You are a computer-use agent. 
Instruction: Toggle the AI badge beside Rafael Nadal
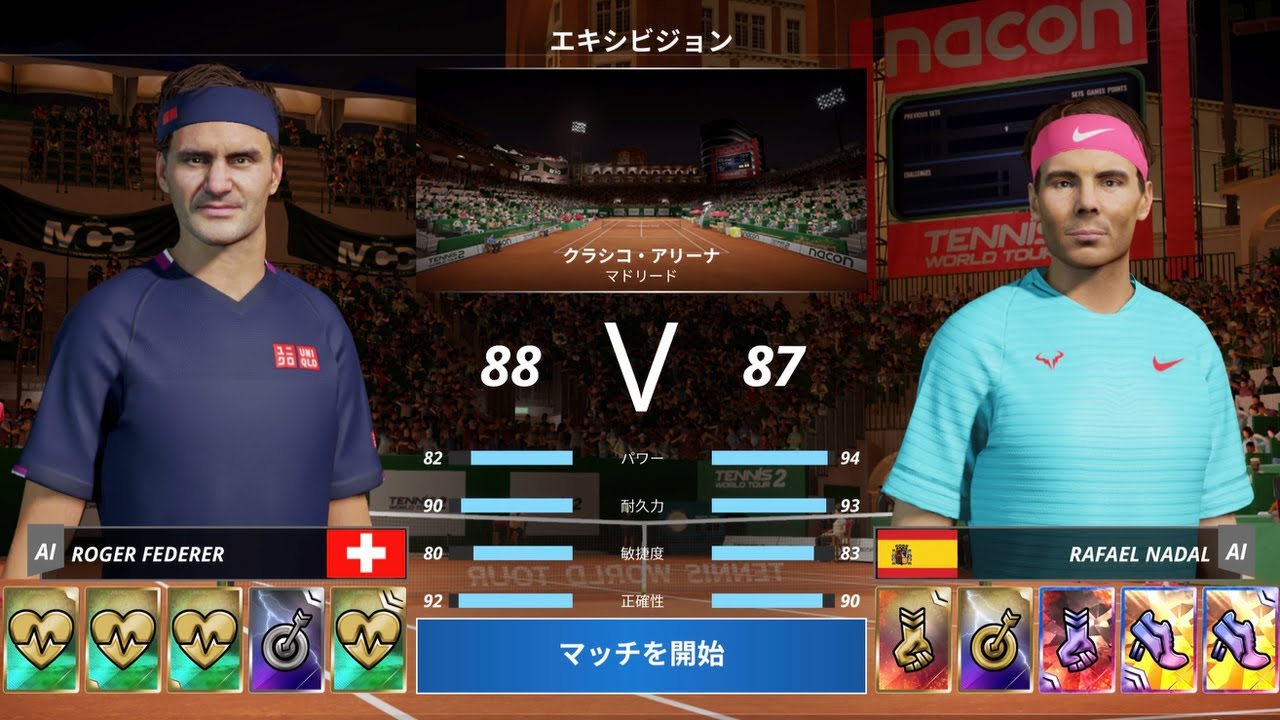point(1236,553)
